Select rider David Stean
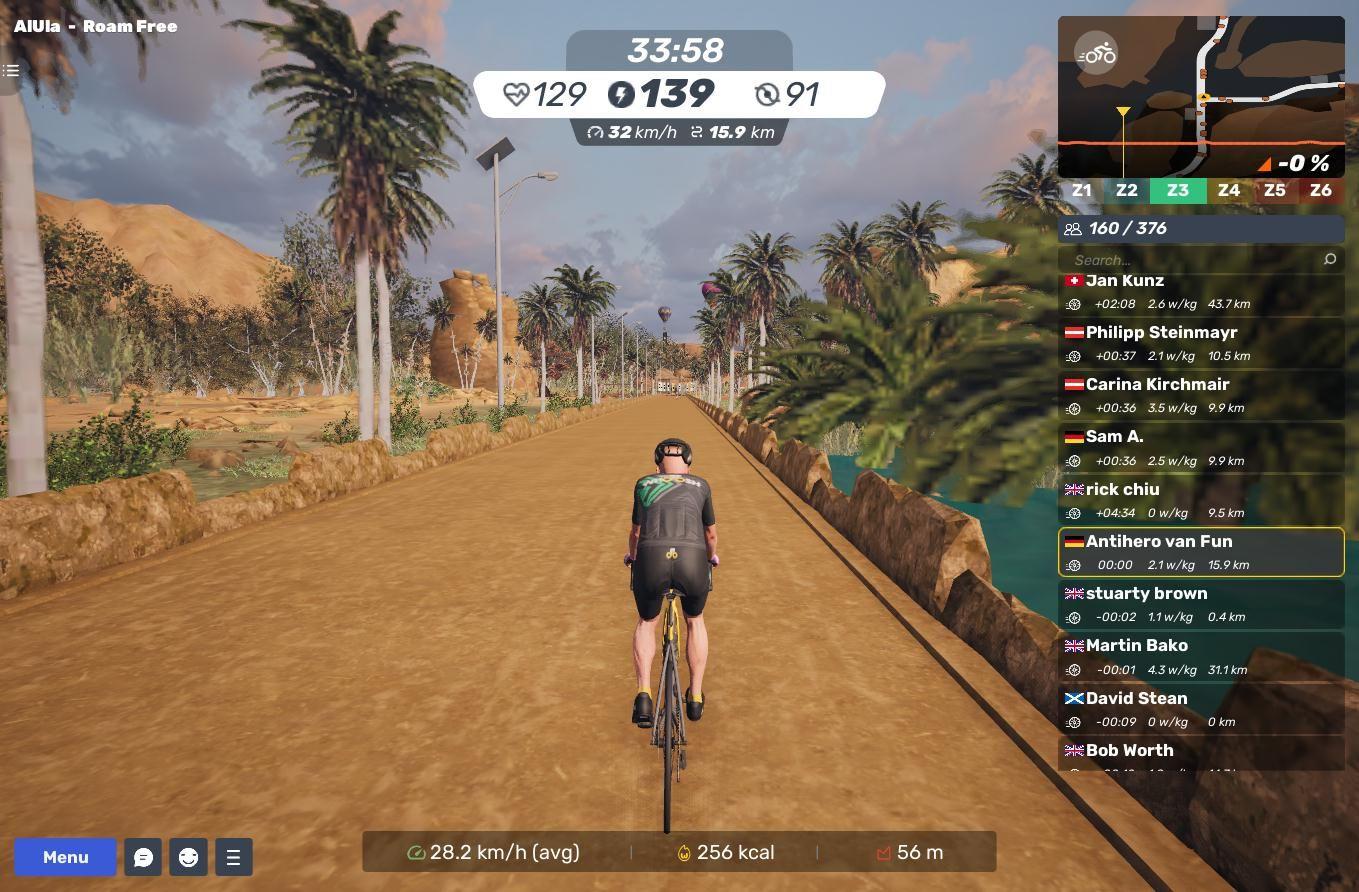This screenshot has width=1359, height=892. coord(1200,709)
